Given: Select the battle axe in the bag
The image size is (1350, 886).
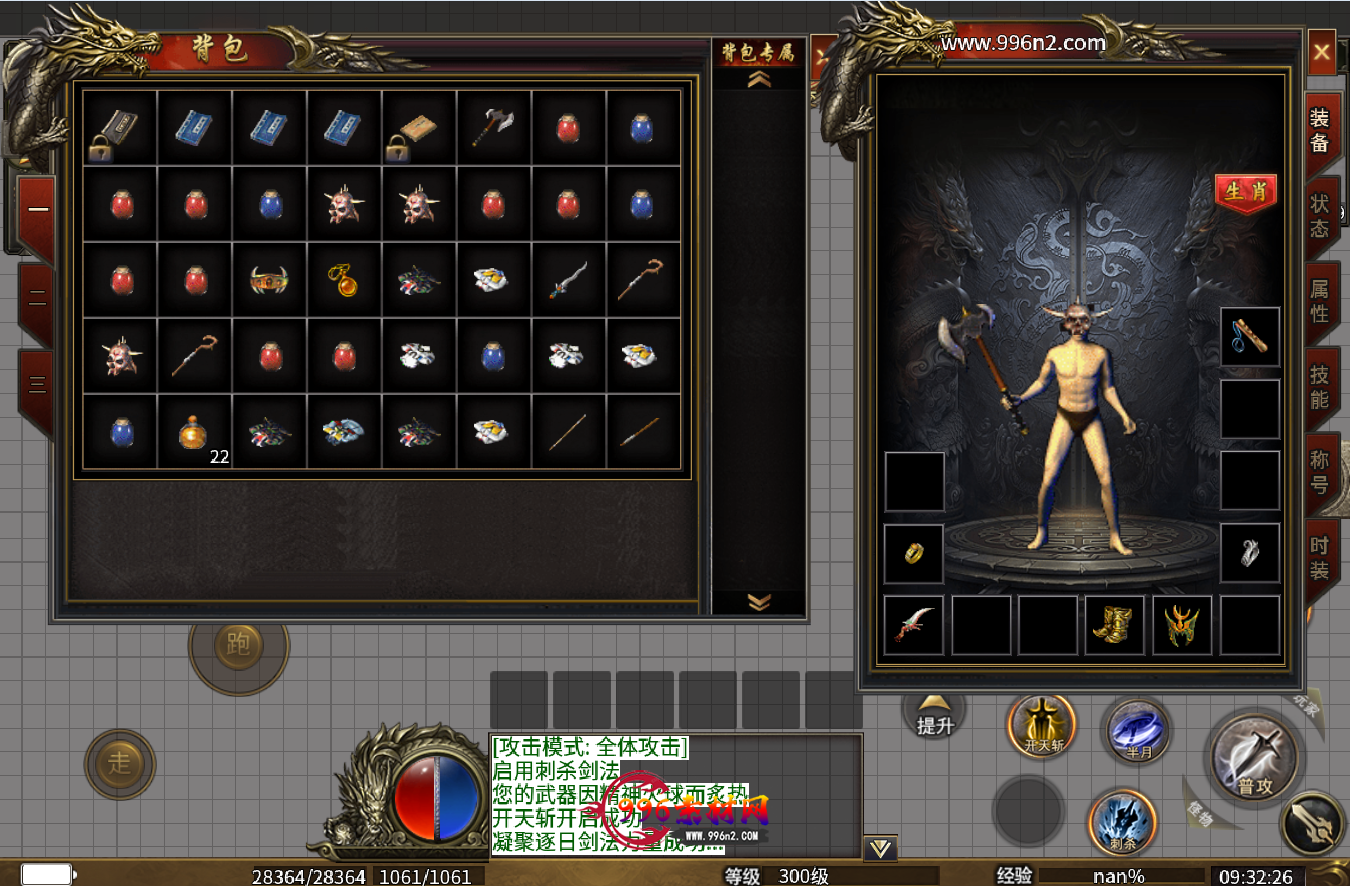Looking at the screenshot, I should [493, 128].
